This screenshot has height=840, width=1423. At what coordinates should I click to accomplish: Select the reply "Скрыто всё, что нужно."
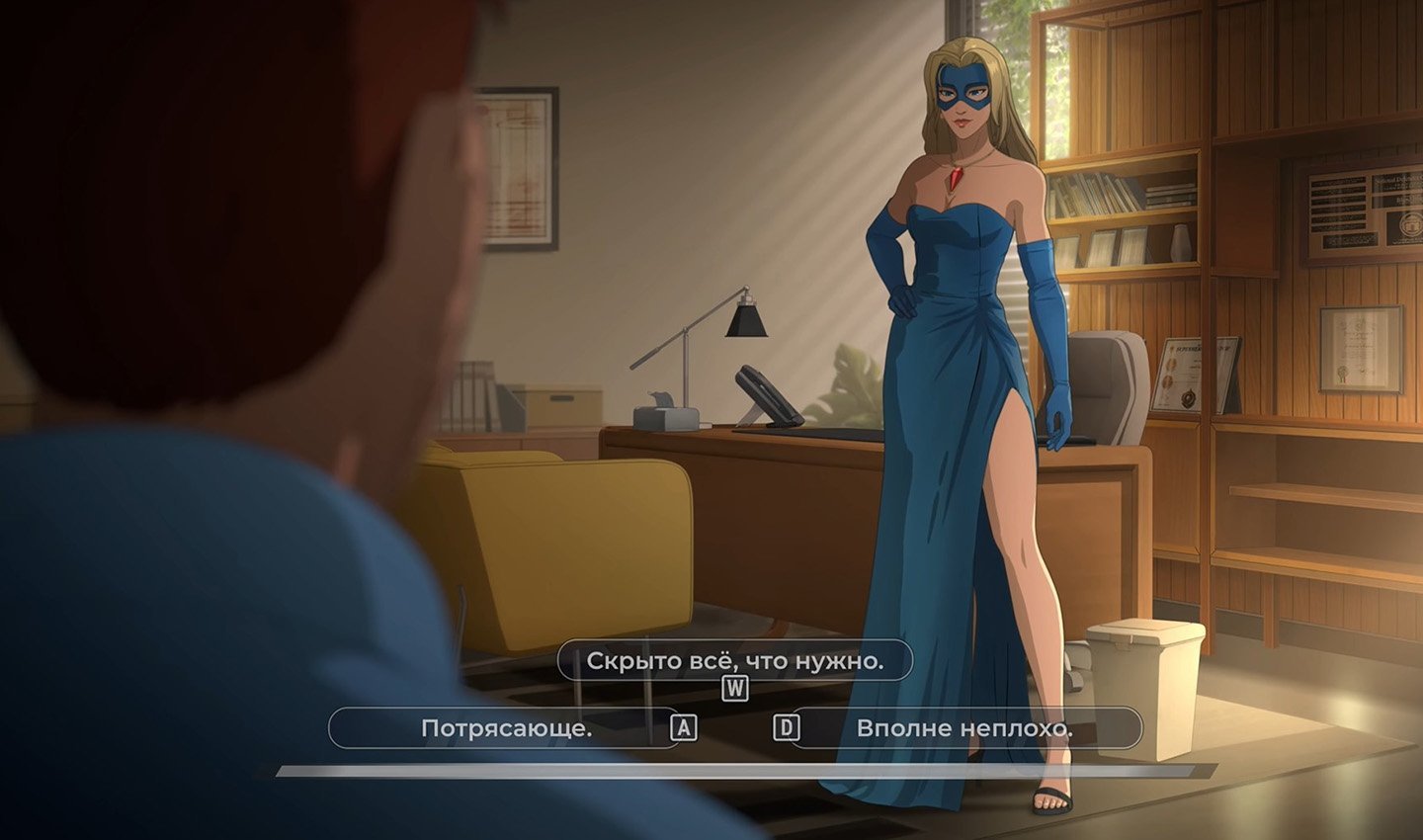pos(737,662)
